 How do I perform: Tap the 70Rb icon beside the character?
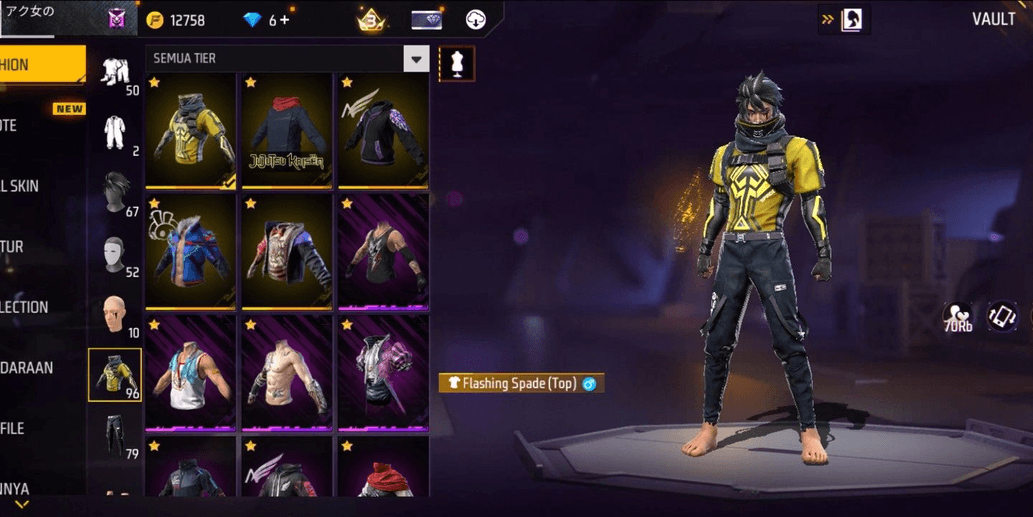pos(957,318)
